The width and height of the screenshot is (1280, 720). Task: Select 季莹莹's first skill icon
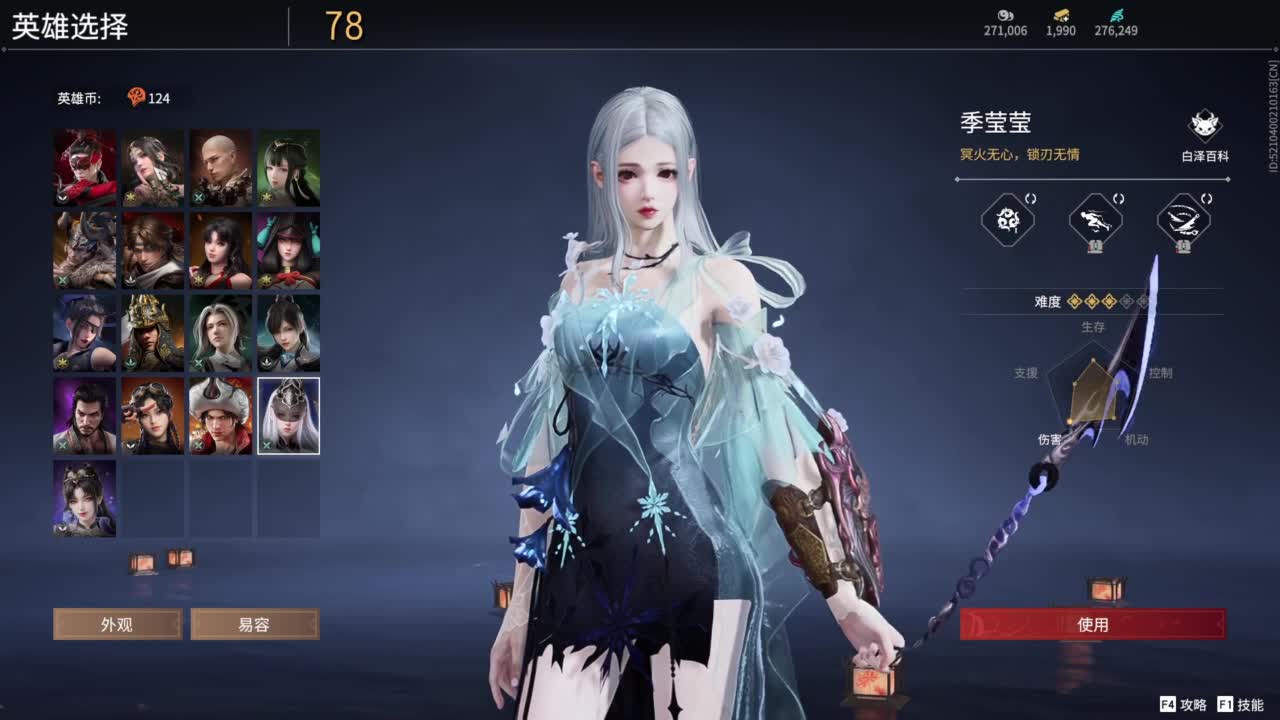[x=1006, y=219]
